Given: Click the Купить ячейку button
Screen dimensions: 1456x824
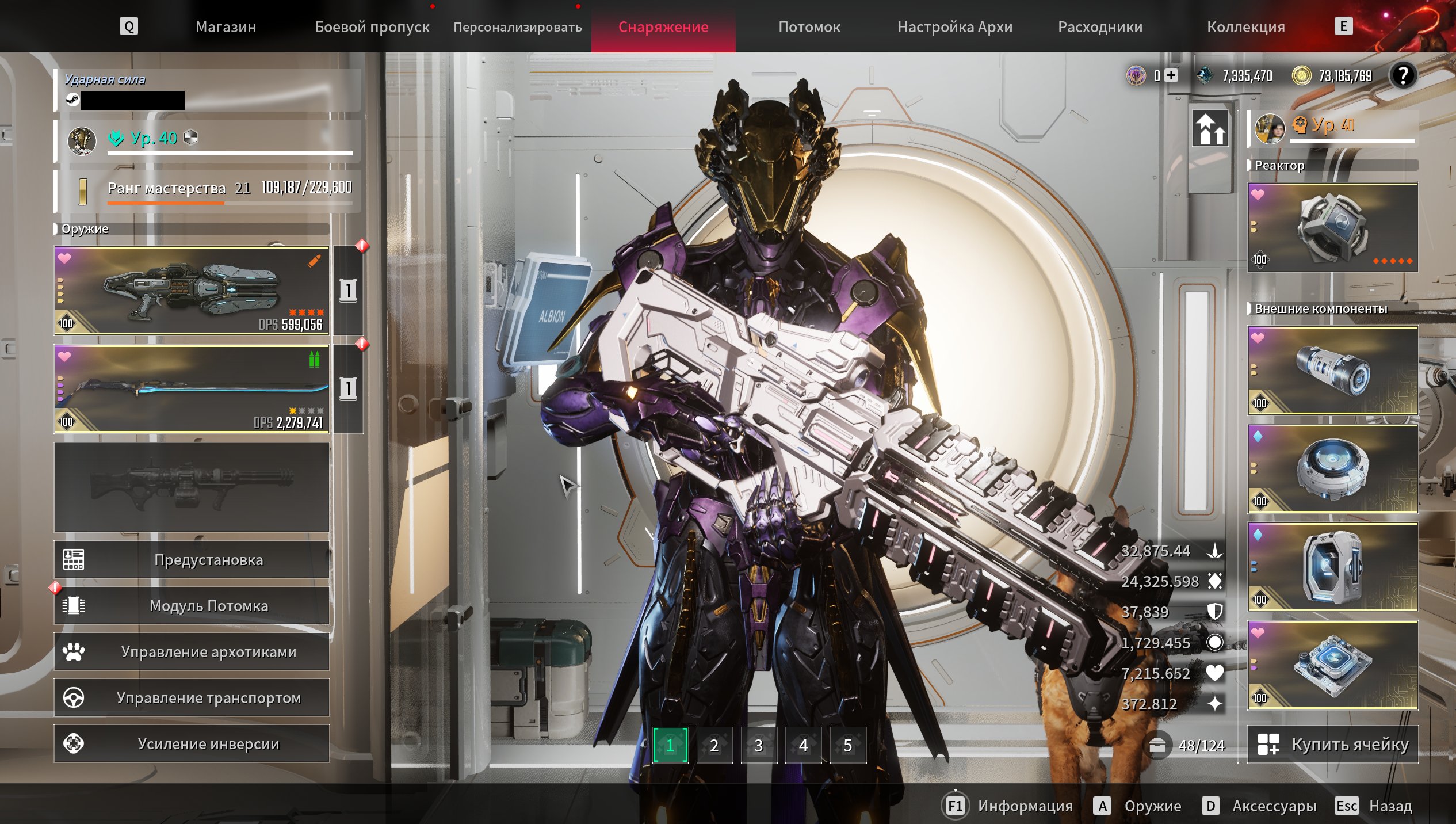Looking at the screenshot, I should pyautogui.click(x=1332, y=744).
